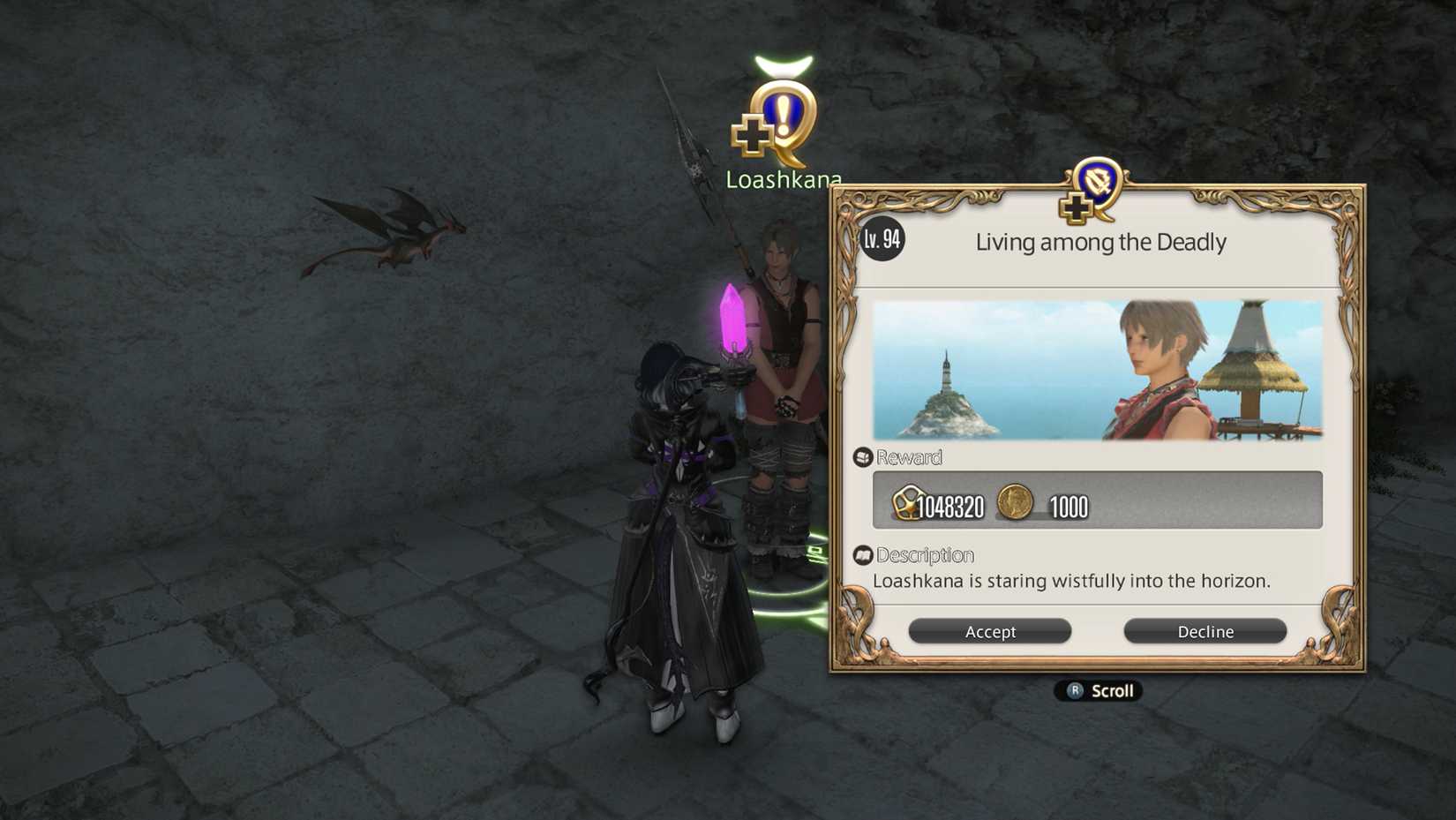The width and height of the screenshot is (1456, 820).
Task: Select the Loashkana nameplate text
Action: tap(783, 178)
